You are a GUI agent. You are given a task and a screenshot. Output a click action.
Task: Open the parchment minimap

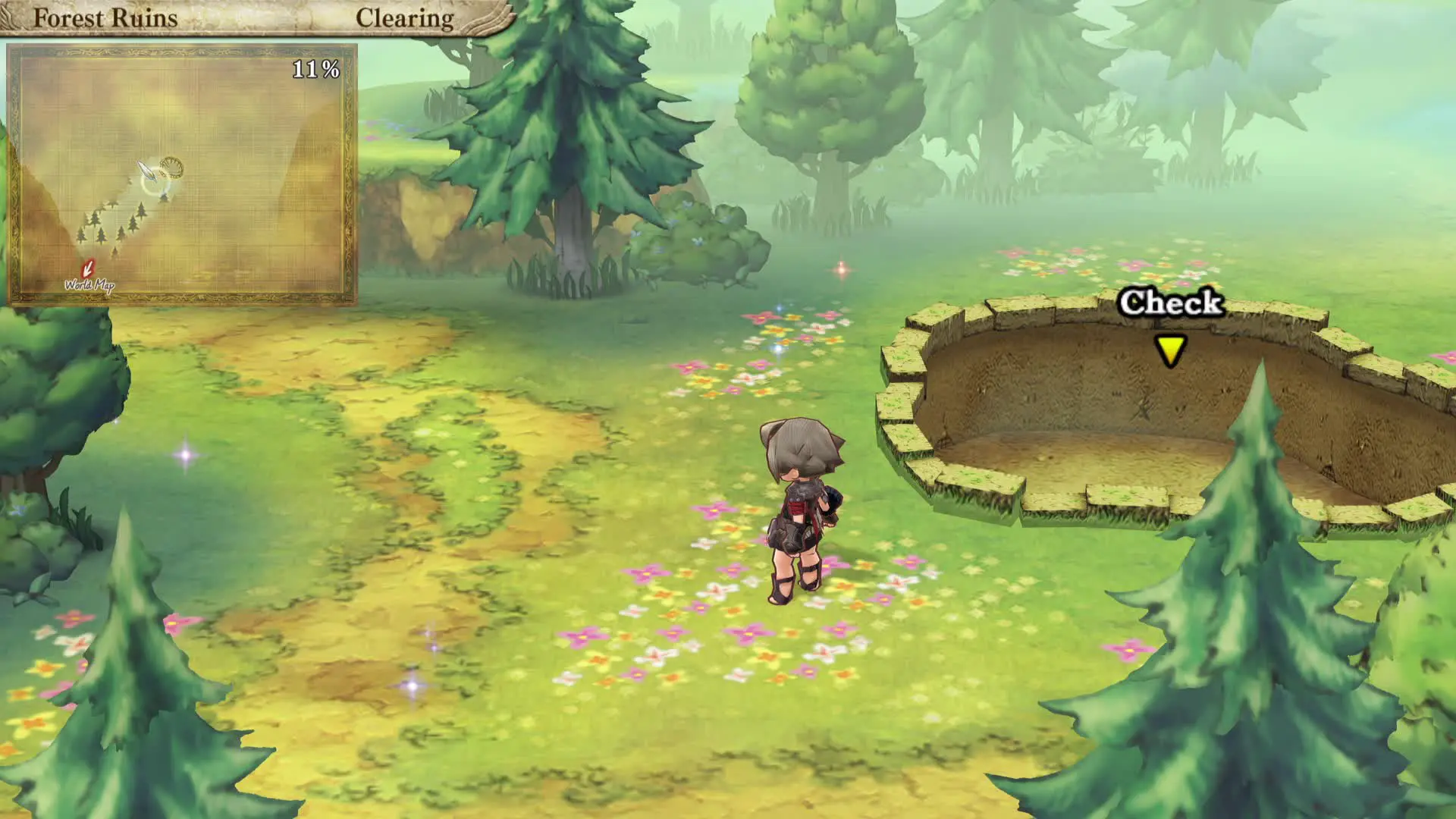[x=182, y=174]
